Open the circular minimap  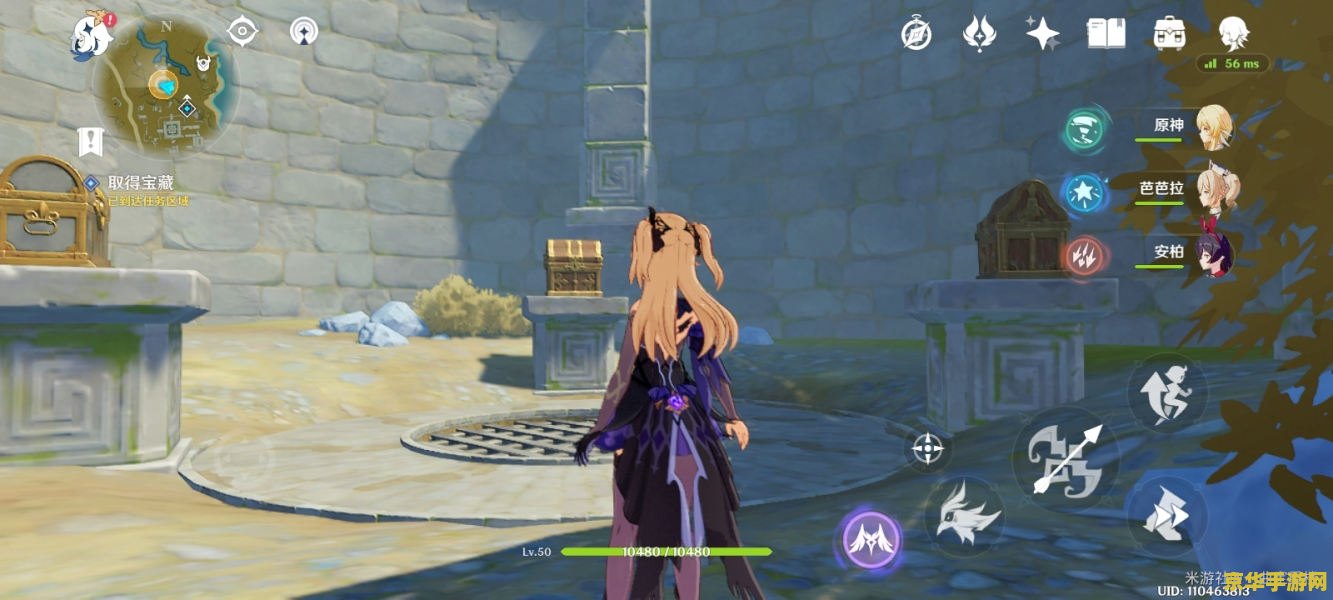point(165,86)
